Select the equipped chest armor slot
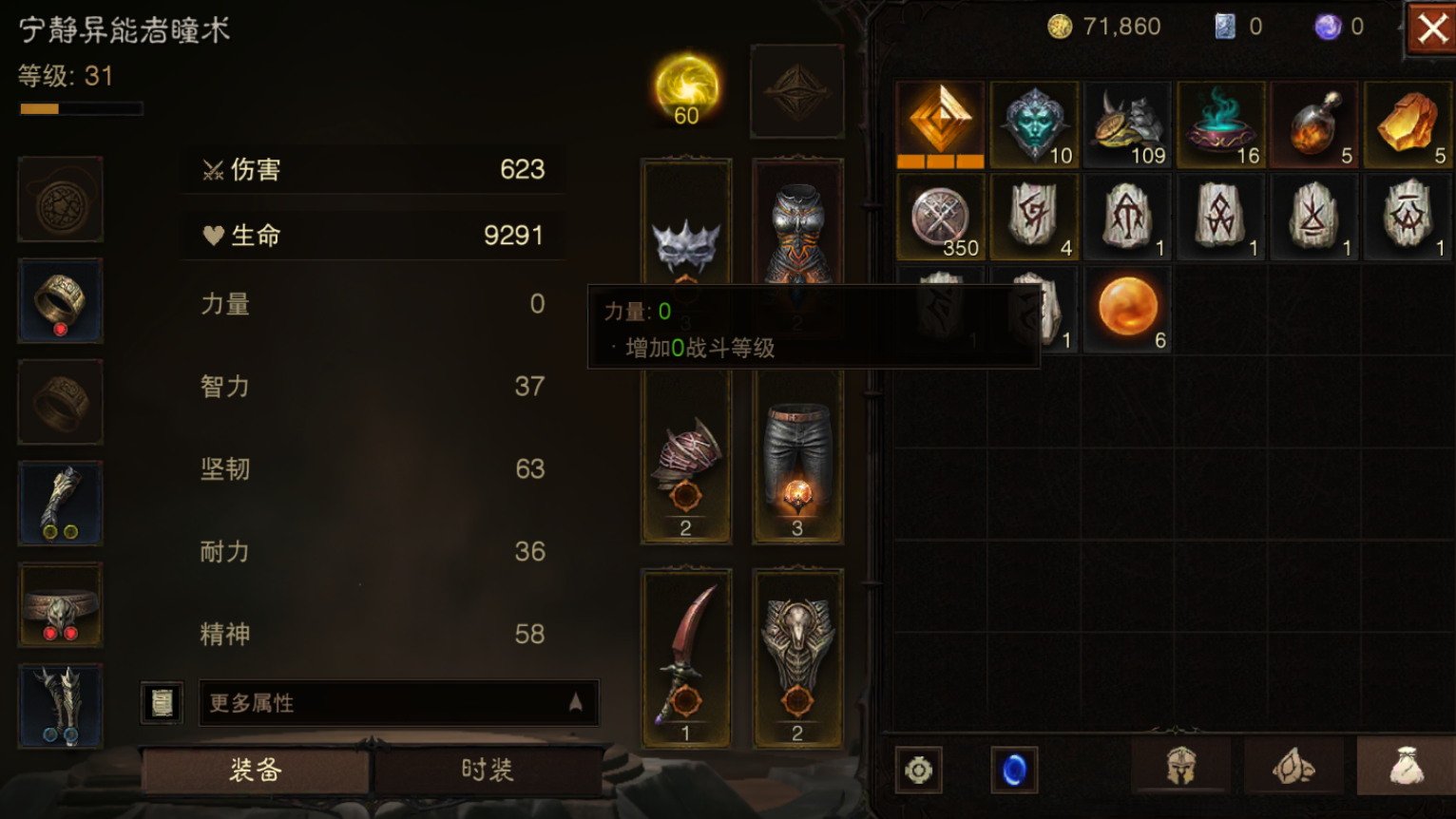This screenshot has height=819, width=1456. click(797, 228)
